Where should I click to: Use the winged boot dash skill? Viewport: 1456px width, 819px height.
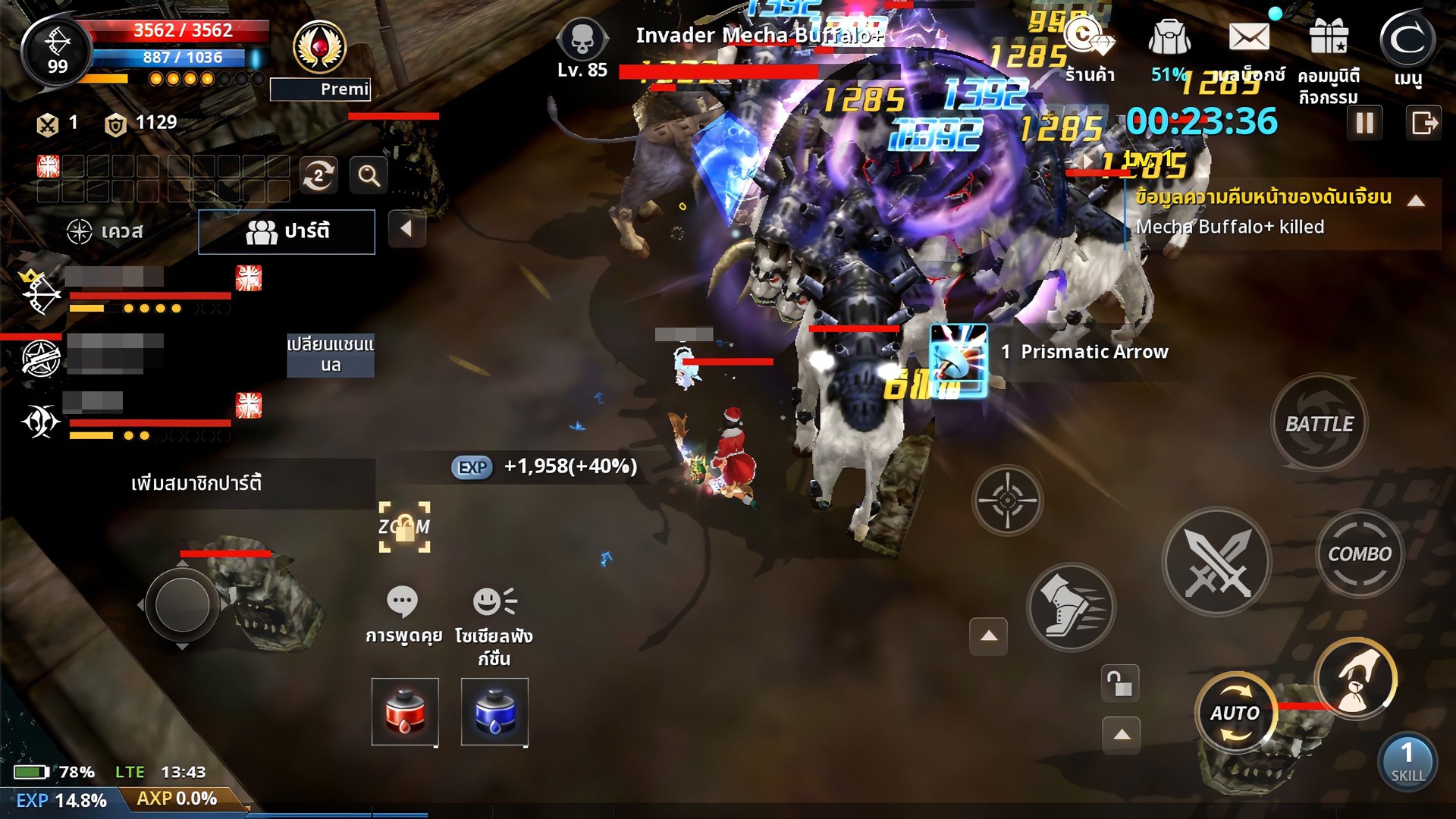(1070, 607)
